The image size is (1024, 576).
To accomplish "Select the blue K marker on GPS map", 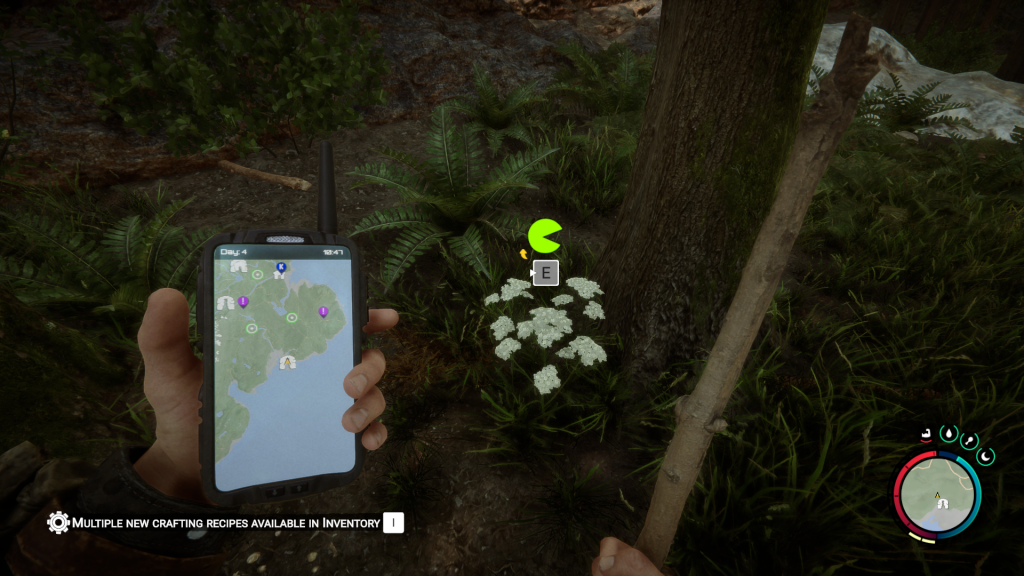I will (281, 267).
